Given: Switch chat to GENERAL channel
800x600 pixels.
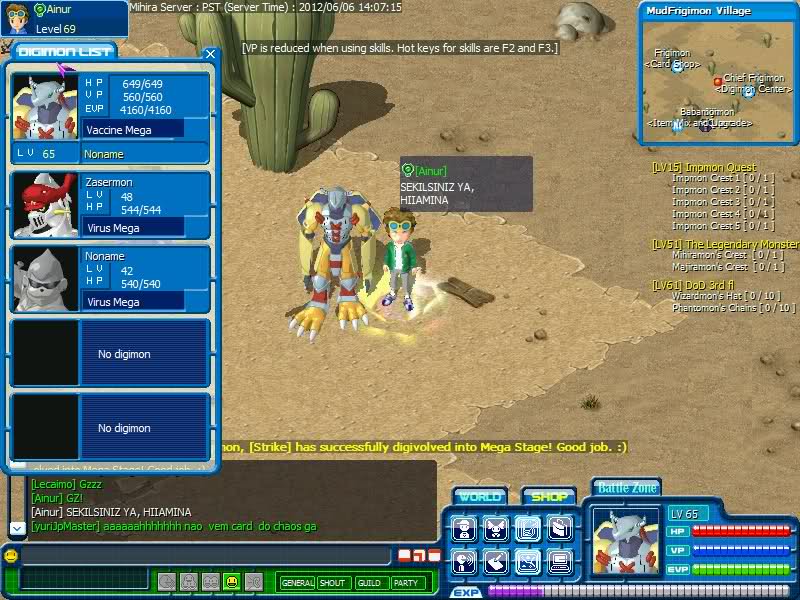Looking at the screenshot, I should (297, 583).
